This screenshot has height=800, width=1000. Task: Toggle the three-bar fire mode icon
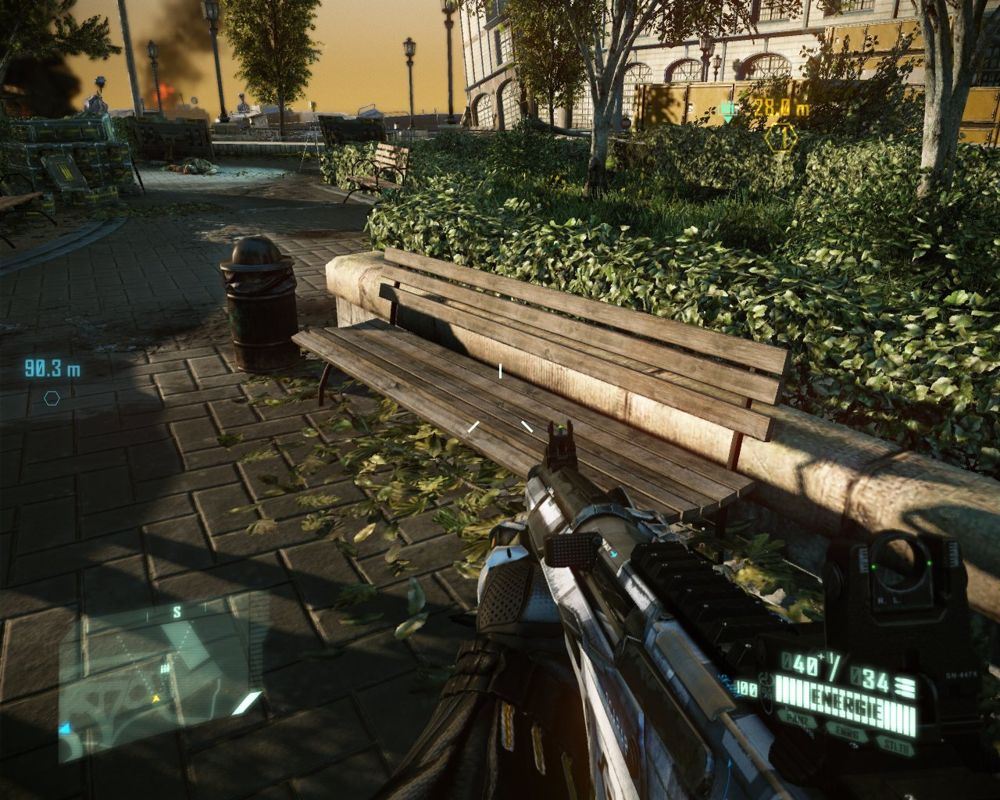click(x=904, y=686)
